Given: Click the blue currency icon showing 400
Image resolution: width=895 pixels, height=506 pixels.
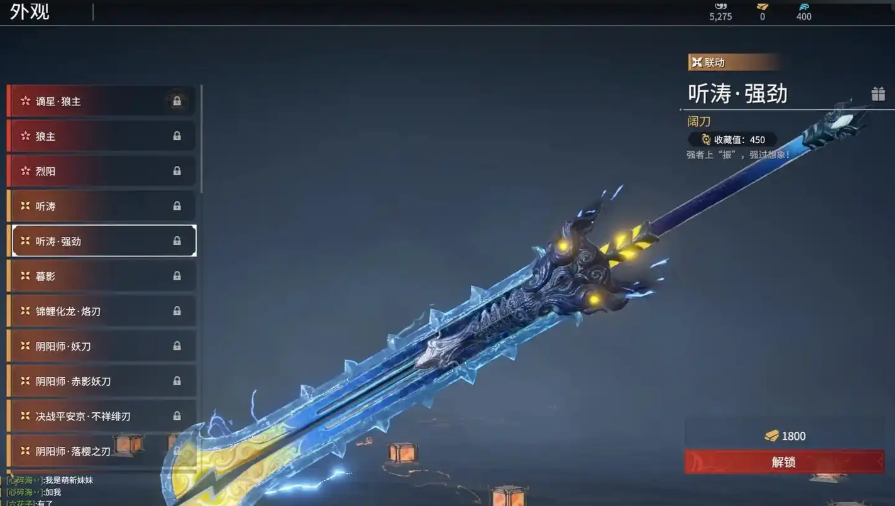Looking at the screenshot, I should 804,7.
